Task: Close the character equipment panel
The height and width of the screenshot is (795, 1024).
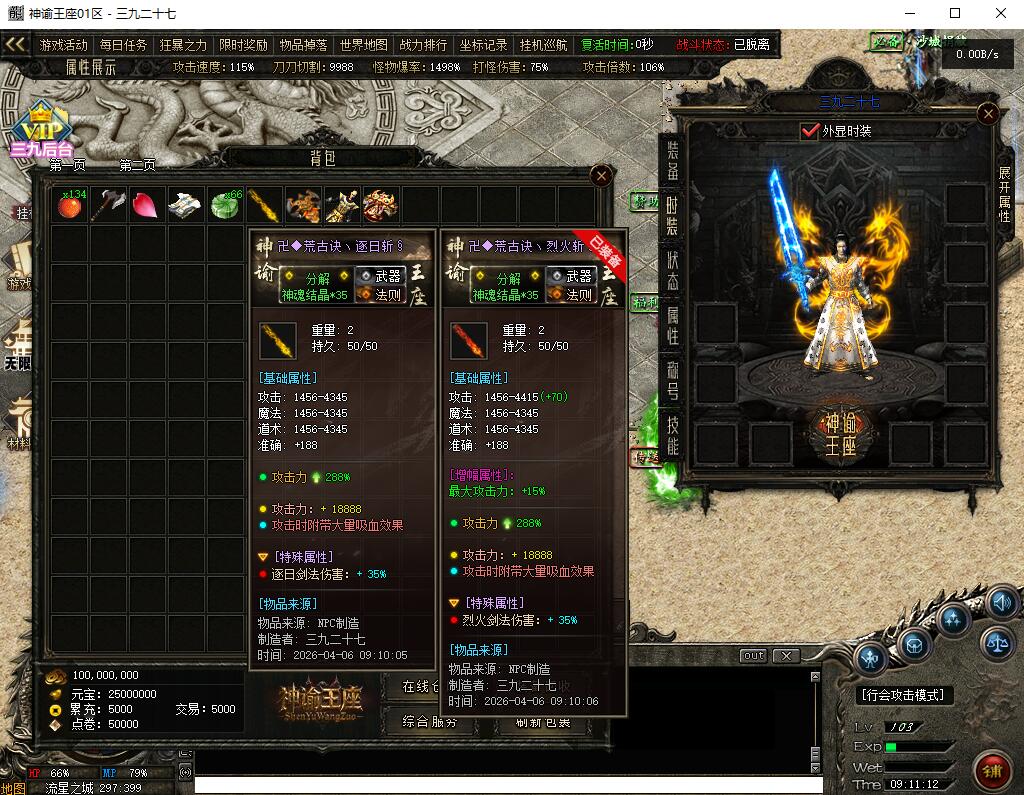Action: coord(988,114)
